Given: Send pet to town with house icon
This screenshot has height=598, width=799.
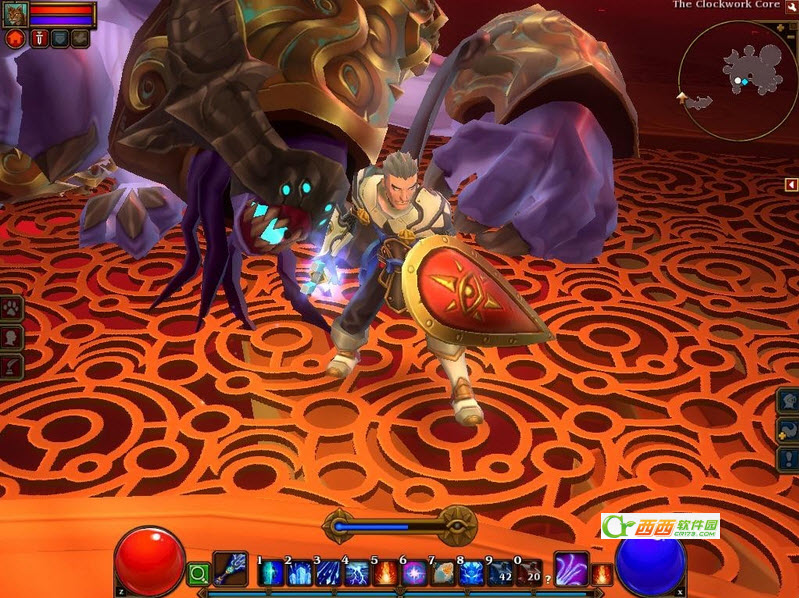Looking at the screenshot, I should (x=15, y=39).
